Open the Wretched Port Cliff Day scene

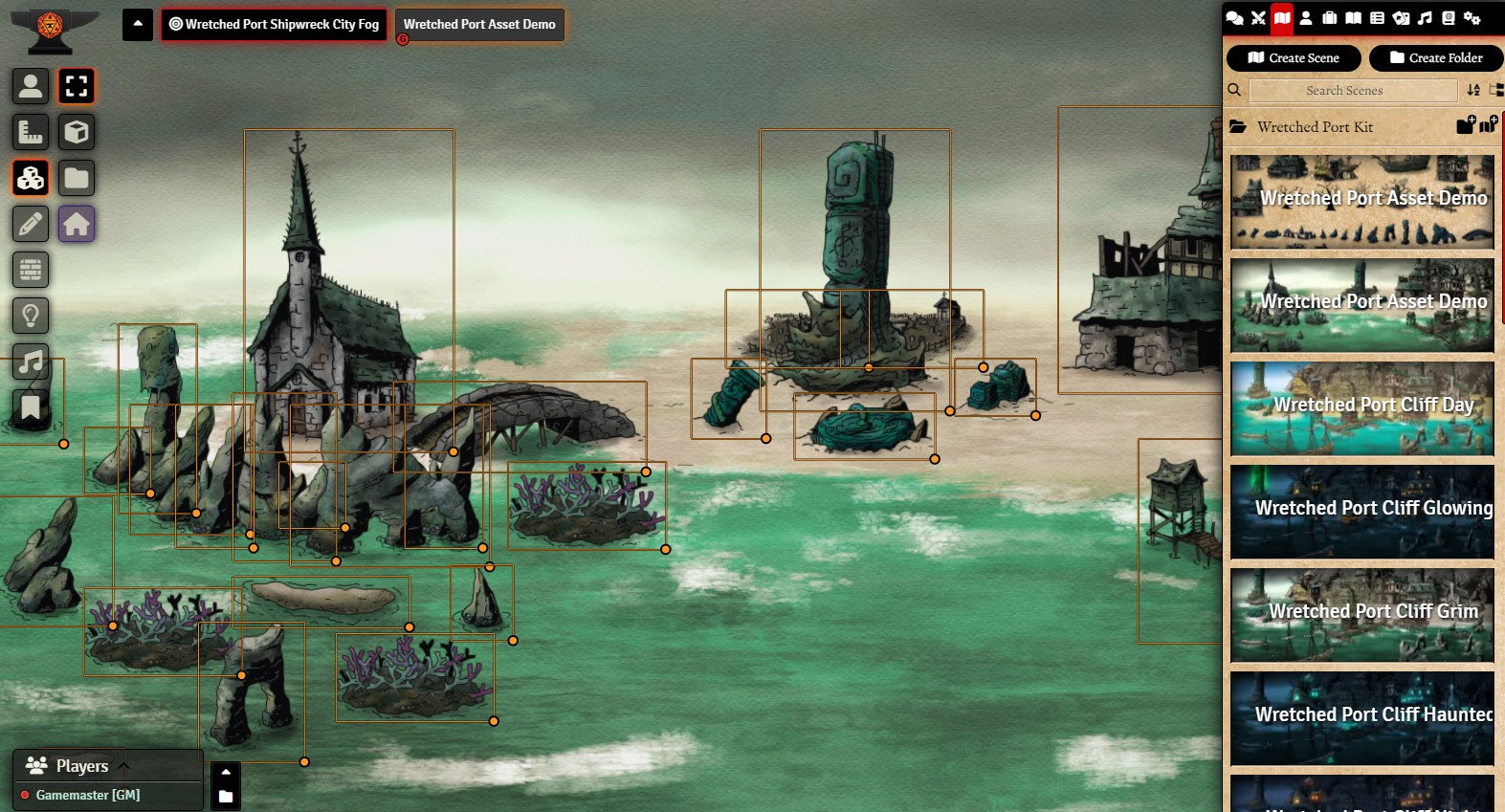click(x=1362, y=408)
